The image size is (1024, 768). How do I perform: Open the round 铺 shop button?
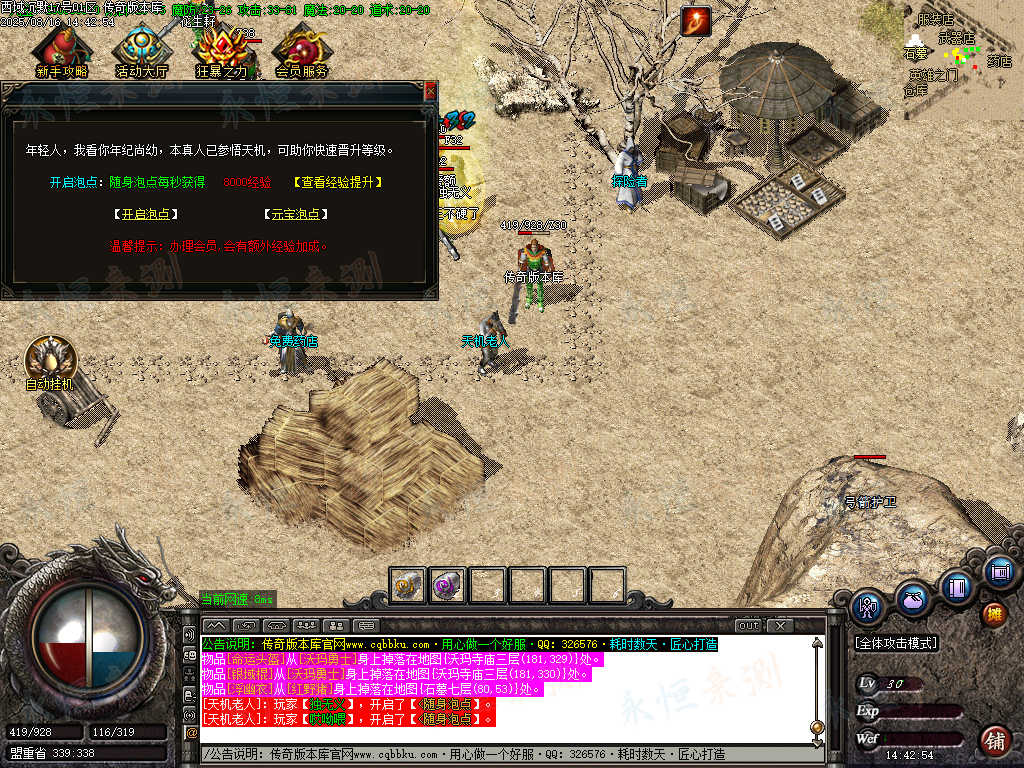point(994,740)
